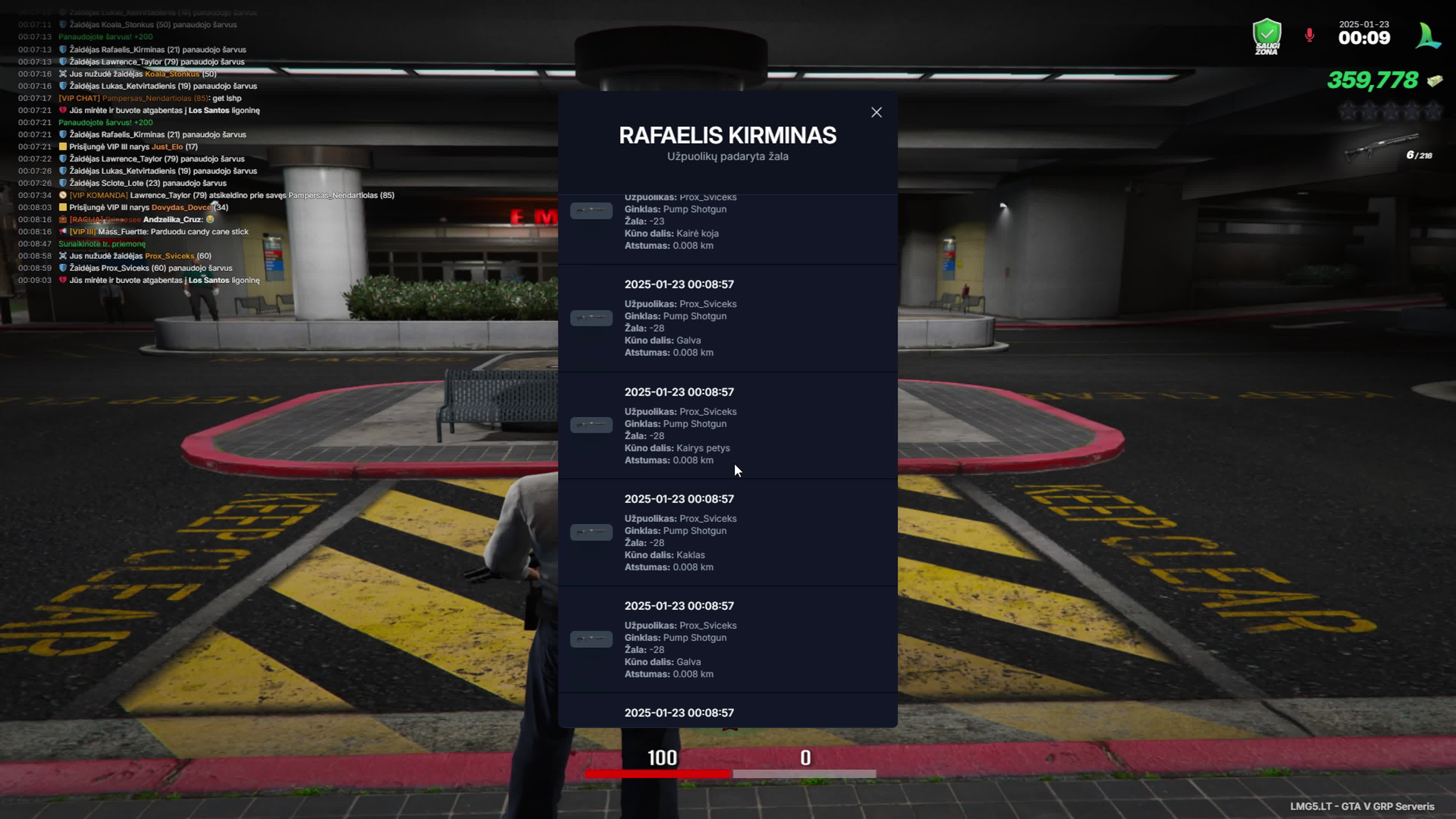
Task: Select the damage entry hitting Kairys petys
Action: click(727, 425)
